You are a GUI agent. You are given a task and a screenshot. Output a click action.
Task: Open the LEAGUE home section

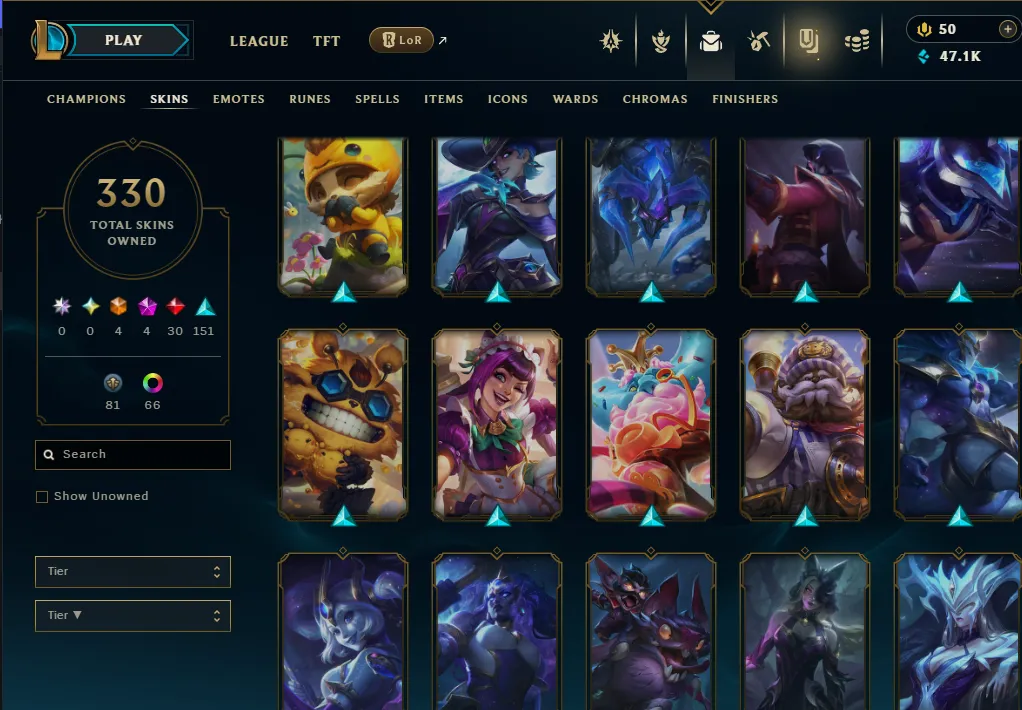tap(259, 41)
